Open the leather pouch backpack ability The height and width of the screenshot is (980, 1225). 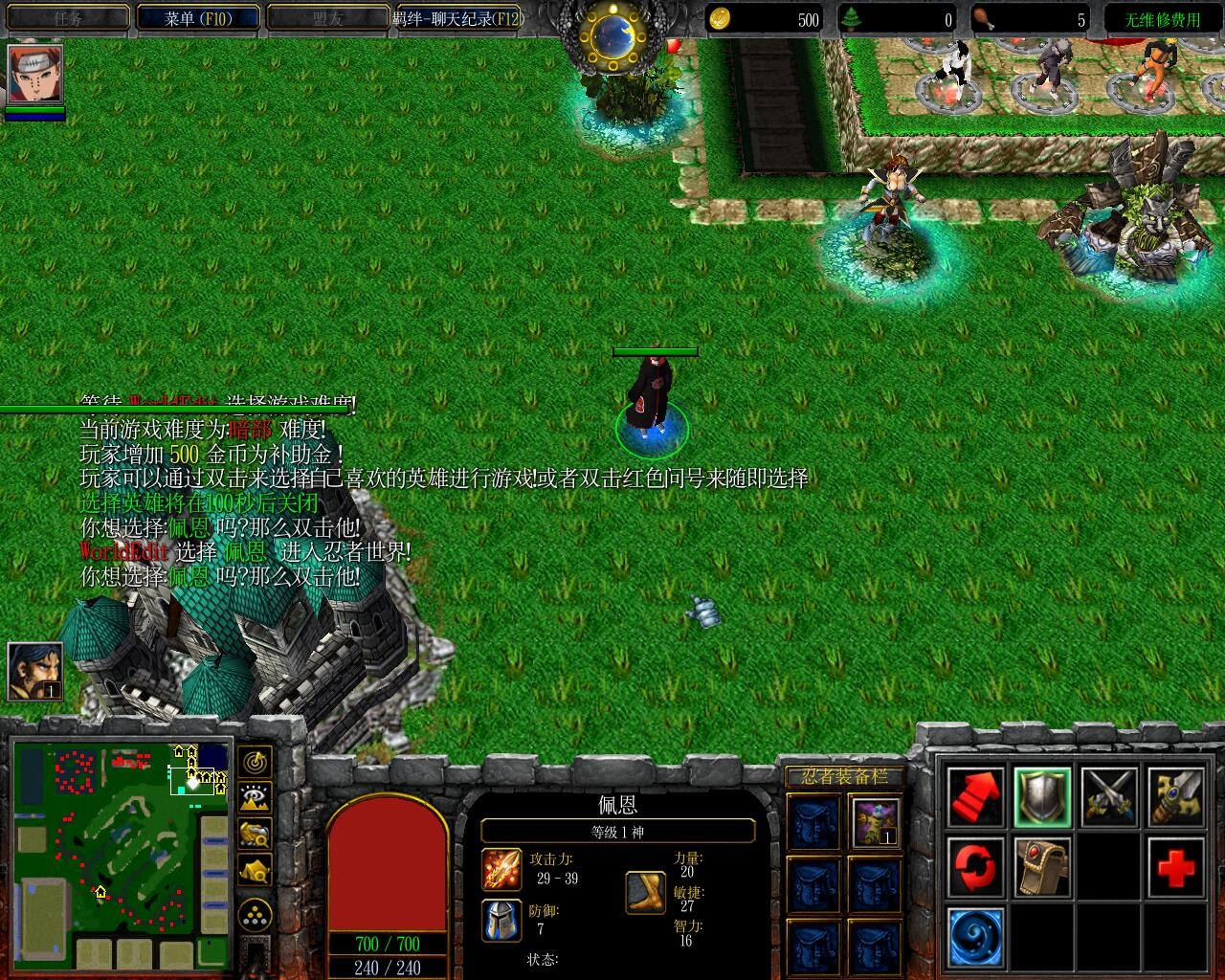1042,867
